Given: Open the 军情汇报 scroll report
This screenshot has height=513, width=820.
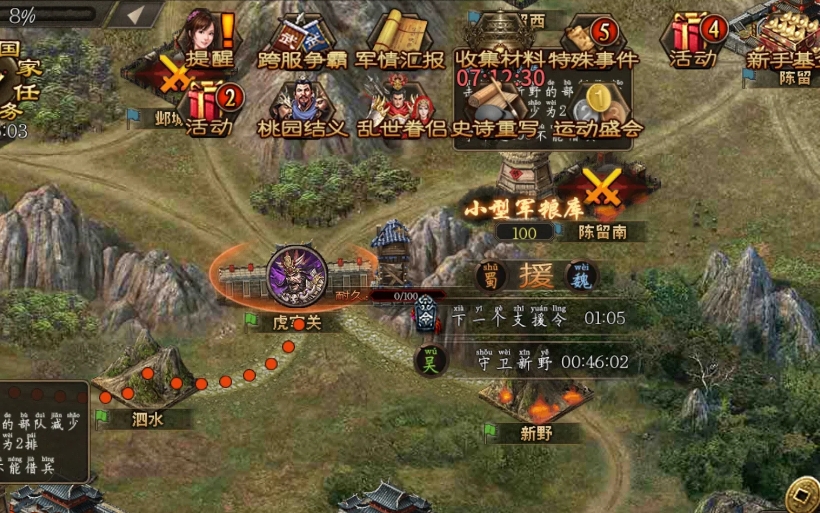Looking at the screenshot, I should click(400, 42).
